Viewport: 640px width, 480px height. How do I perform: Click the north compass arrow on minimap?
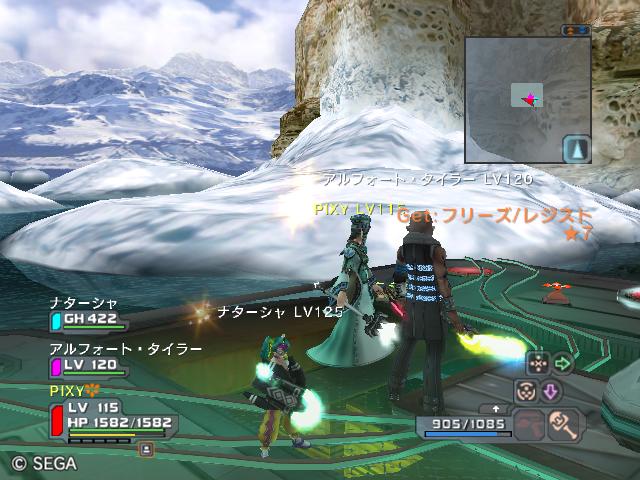click(x=577, y=150)
